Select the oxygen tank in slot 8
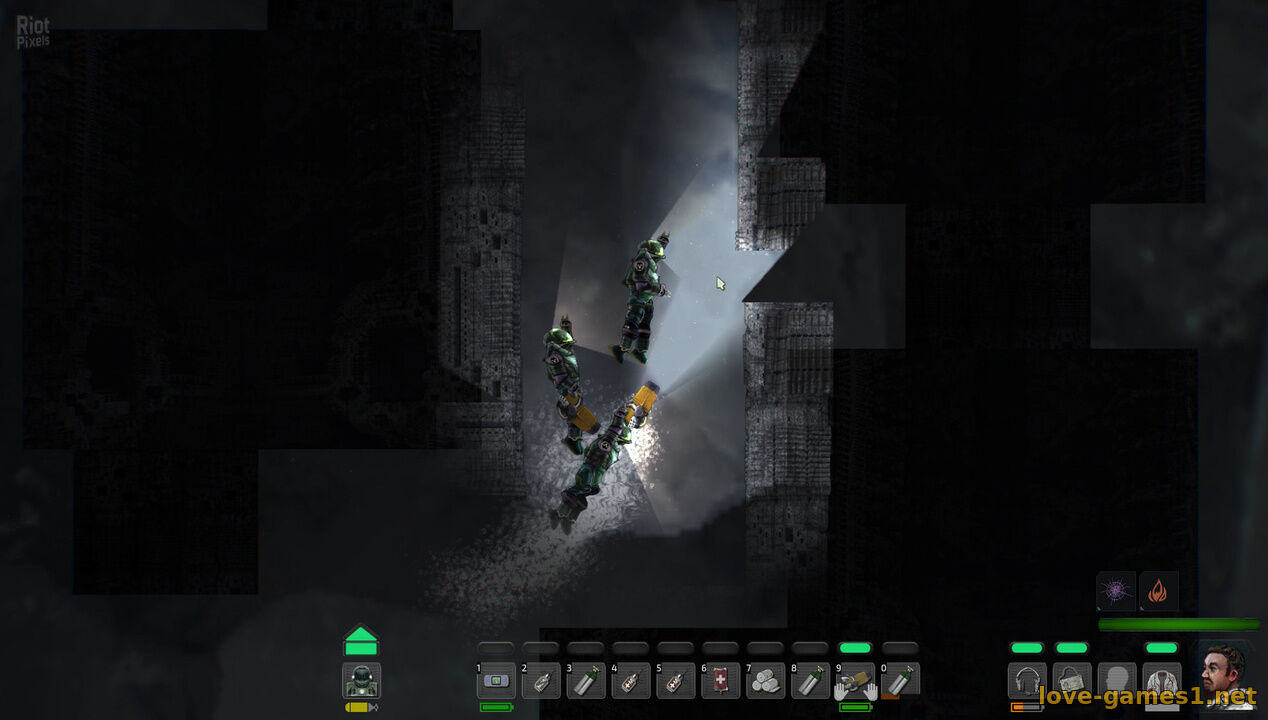1268x720 pixels. [811, 681]
